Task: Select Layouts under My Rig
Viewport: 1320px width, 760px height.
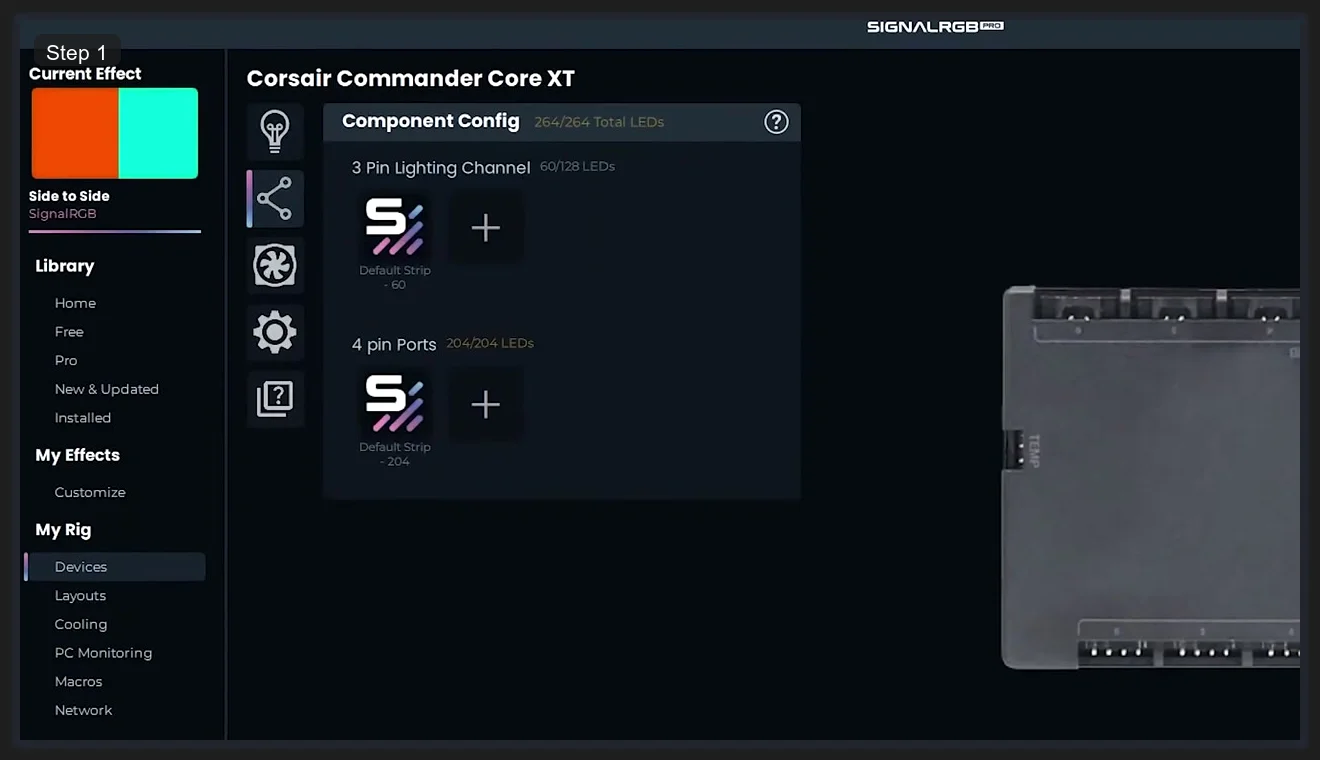Action: 80,595
